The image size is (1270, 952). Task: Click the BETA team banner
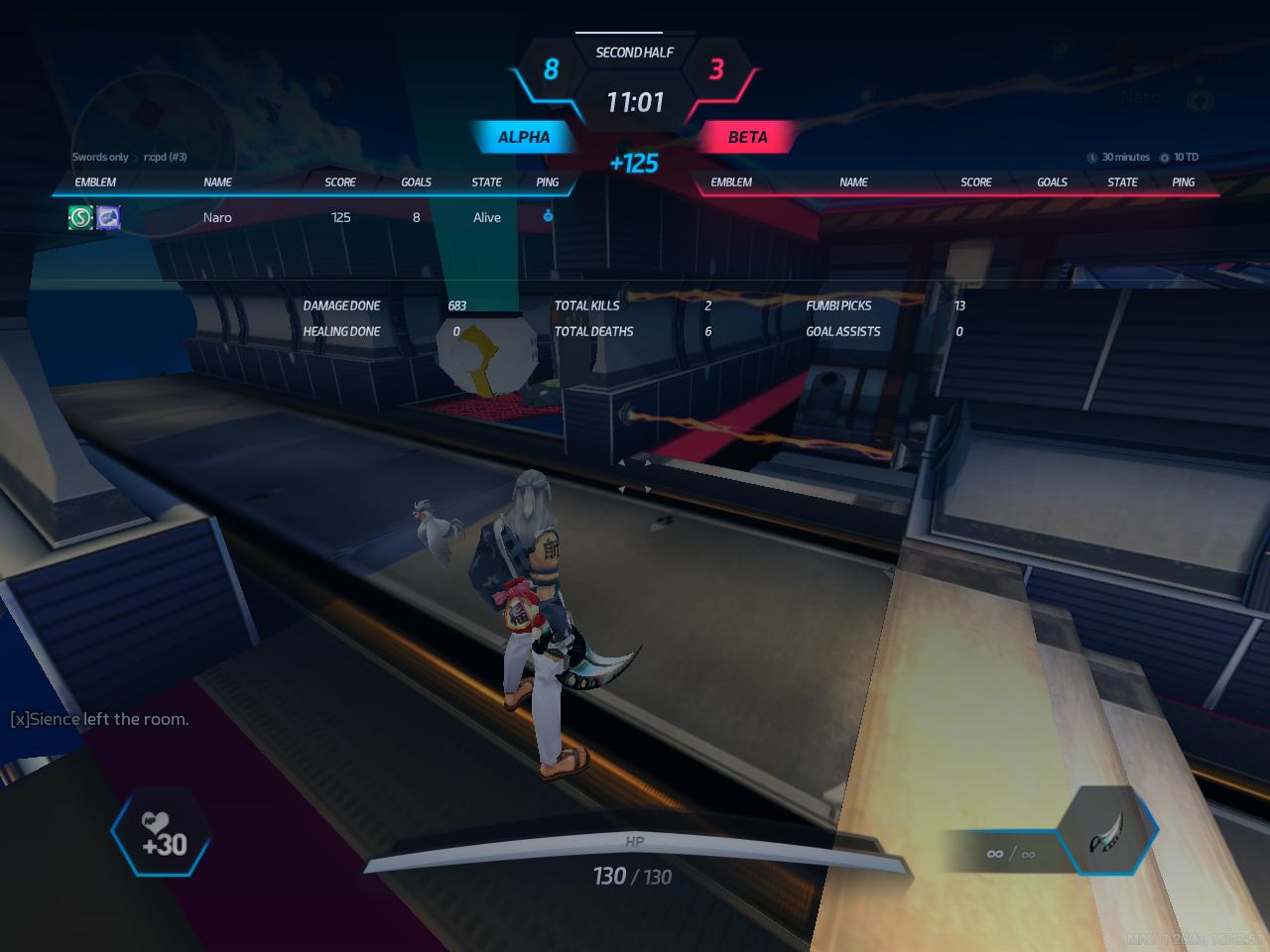[x=747, y=137]
